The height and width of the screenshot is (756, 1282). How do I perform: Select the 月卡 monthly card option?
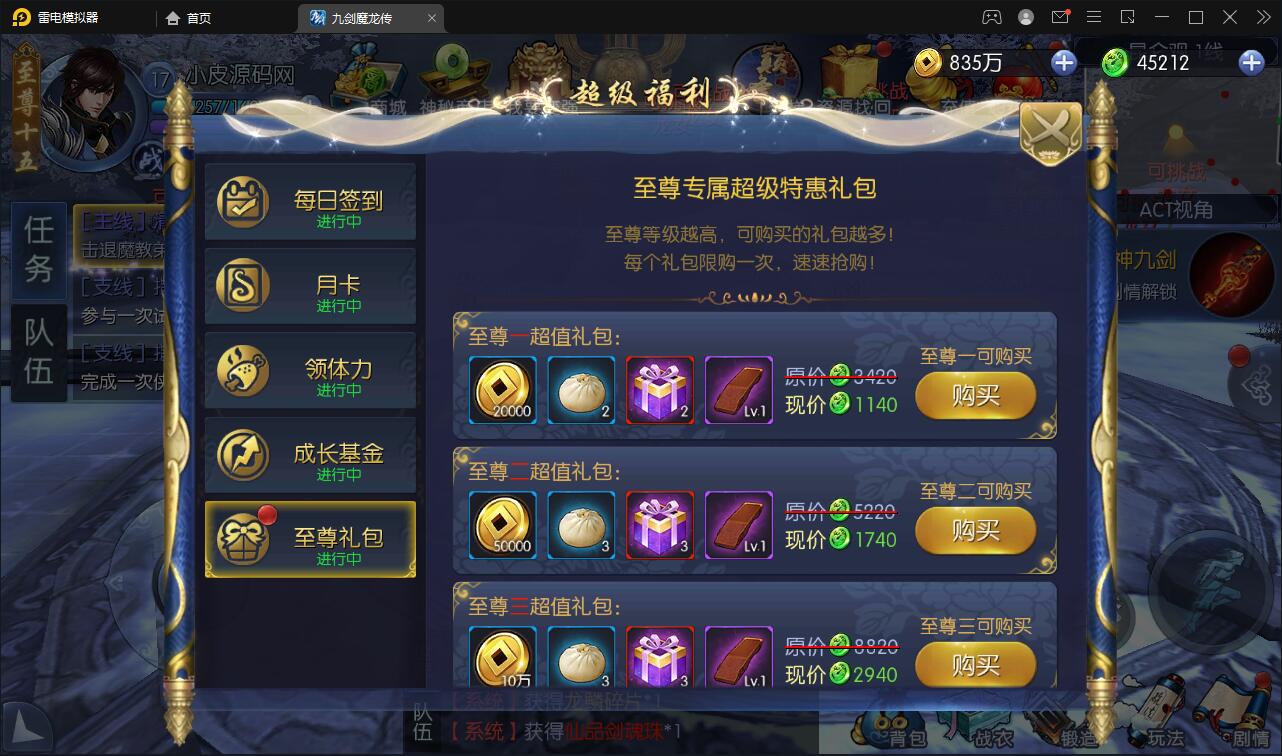(310, 286)
